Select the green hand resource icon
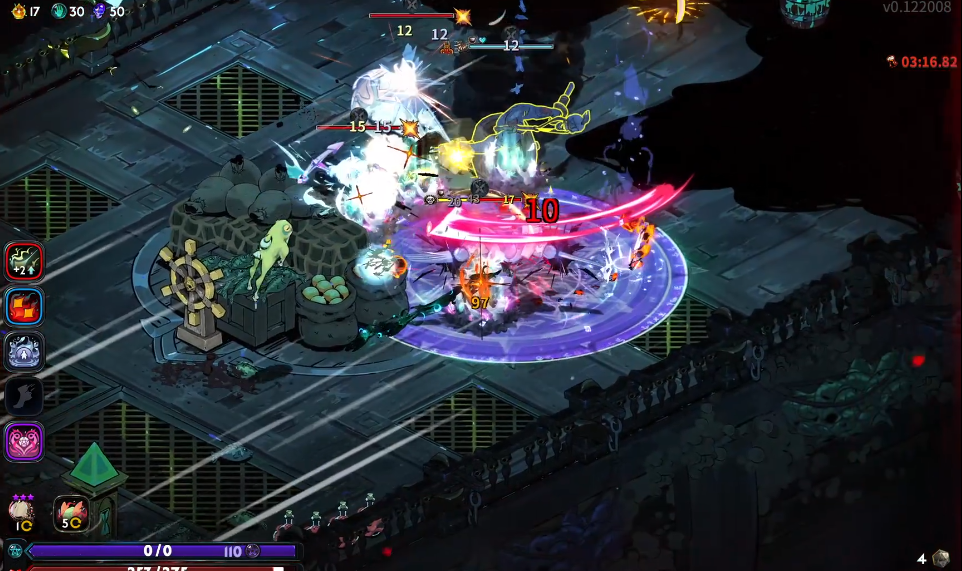Screen dimensions: 962x571 57,11
